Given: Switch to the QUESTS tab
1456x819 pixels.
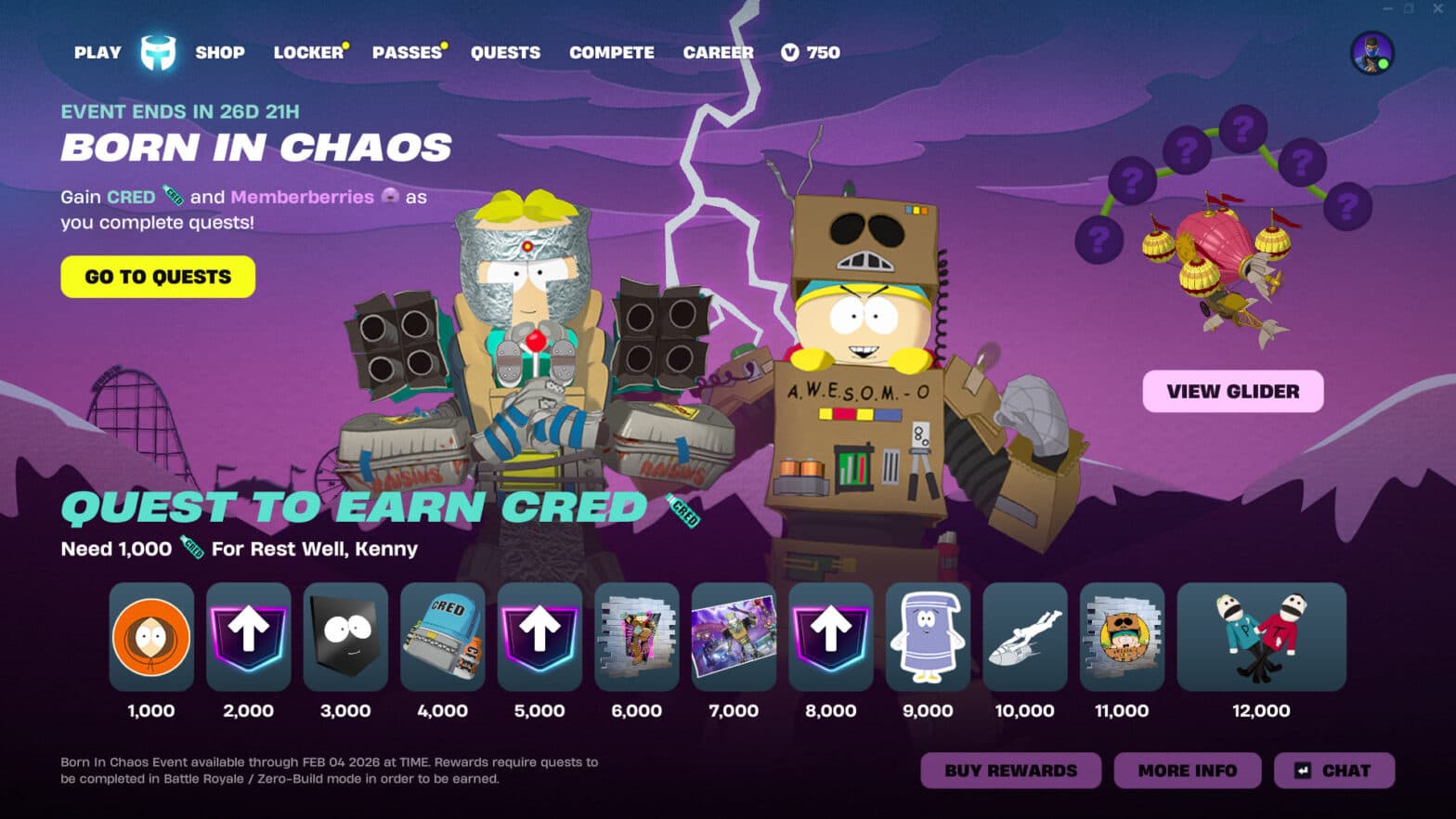Looking at the screenshot, I should (x=505, y=53).
